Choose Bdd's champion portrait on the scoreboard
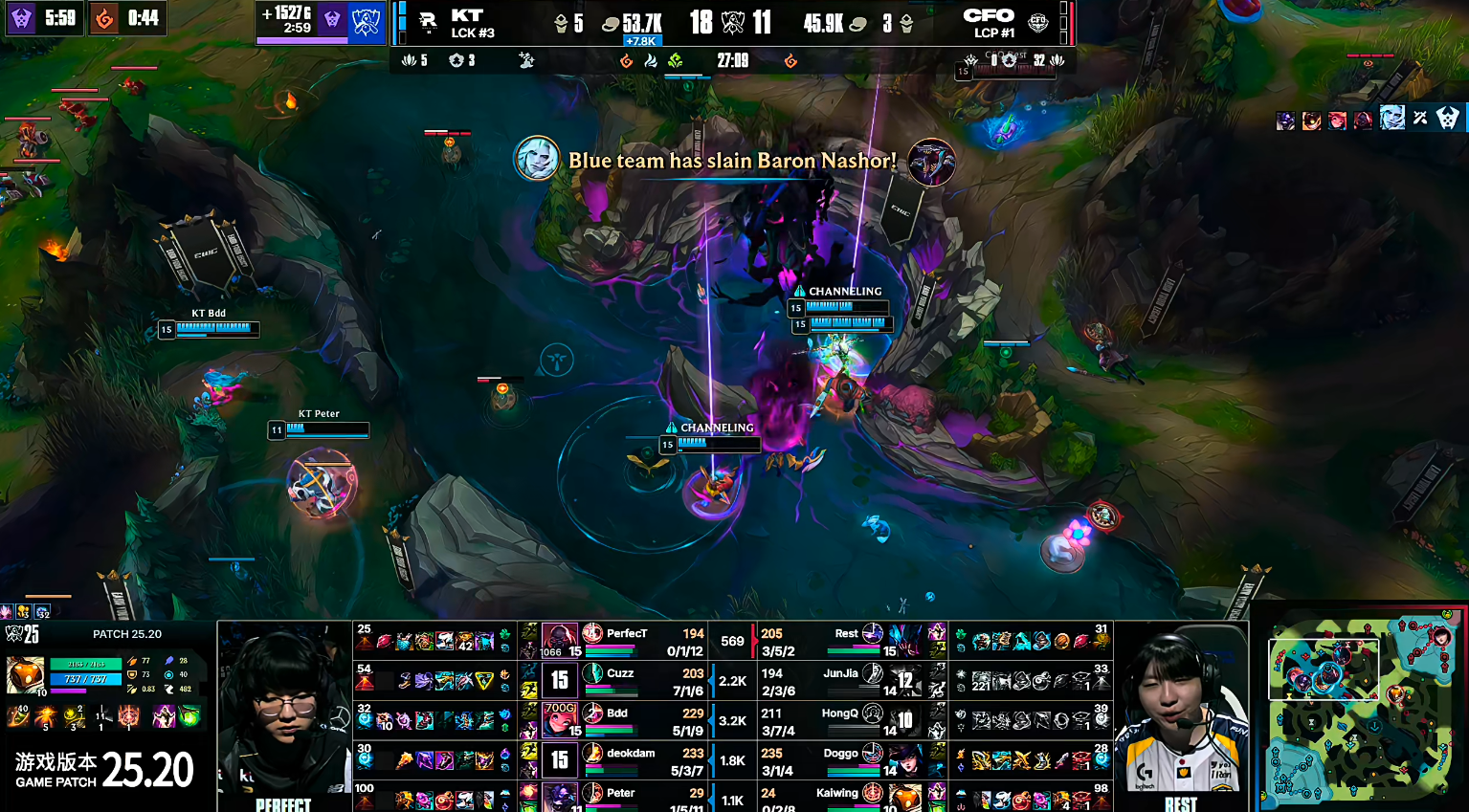The width and height of the screenshot is (1469, 812). pyautogui.click(x=559, y=720)
